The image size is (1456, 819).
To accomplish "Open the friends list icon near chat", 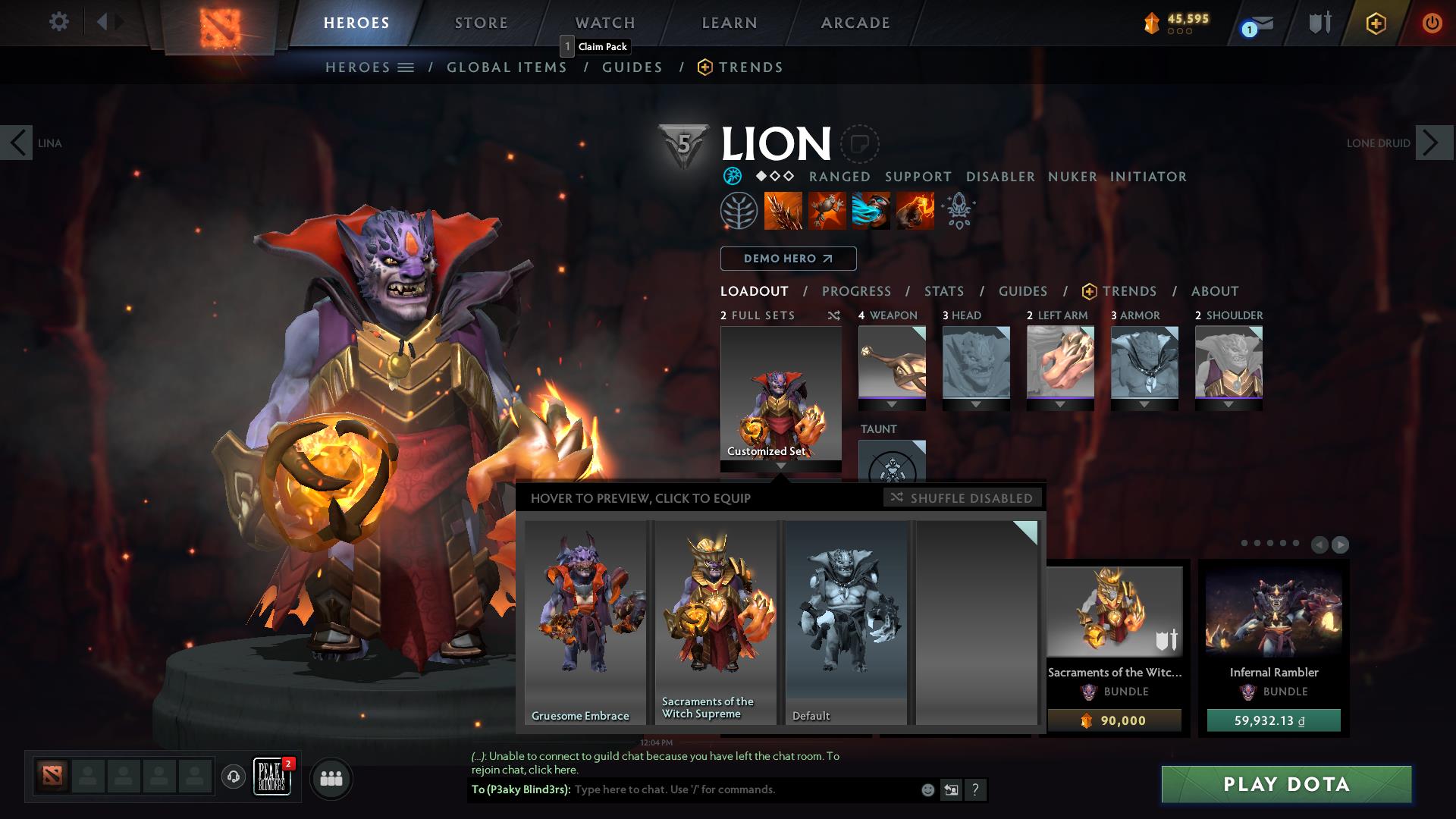I will tap(330, 778).
